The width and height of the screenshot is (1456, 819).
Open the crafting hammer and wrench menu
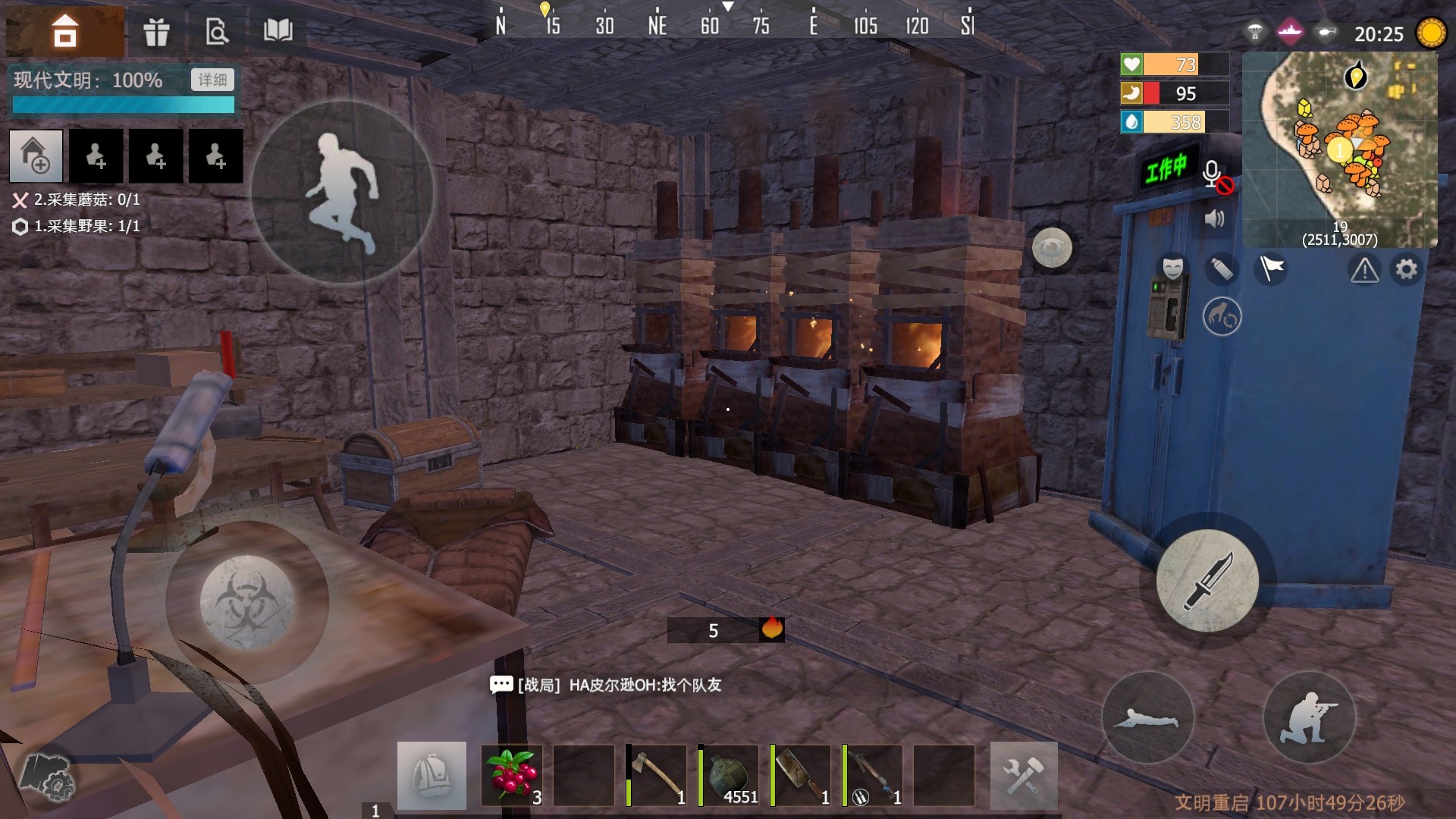tap(1024, 775)
